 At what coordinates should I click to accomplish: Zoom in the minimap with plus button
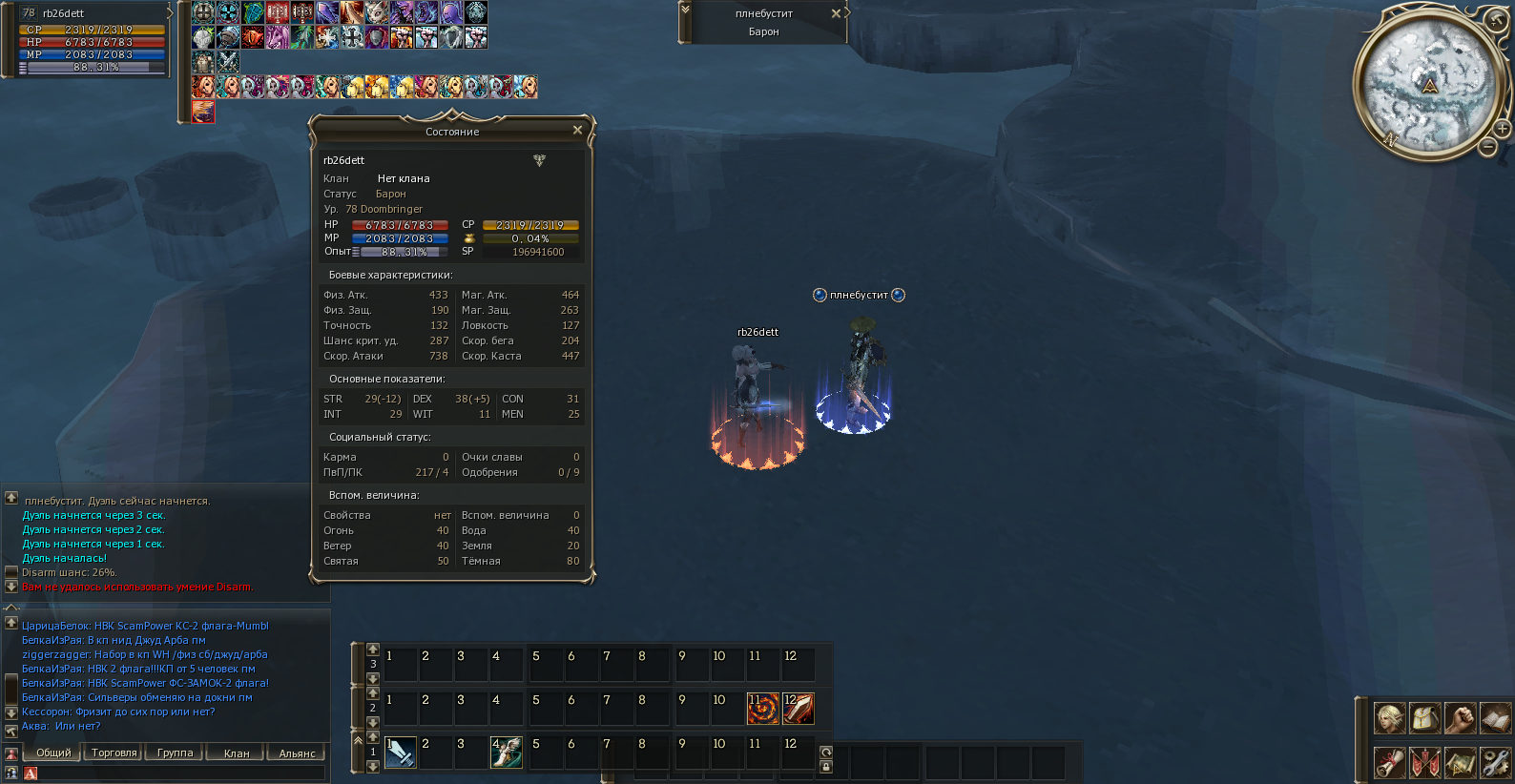pos(1502,128)
